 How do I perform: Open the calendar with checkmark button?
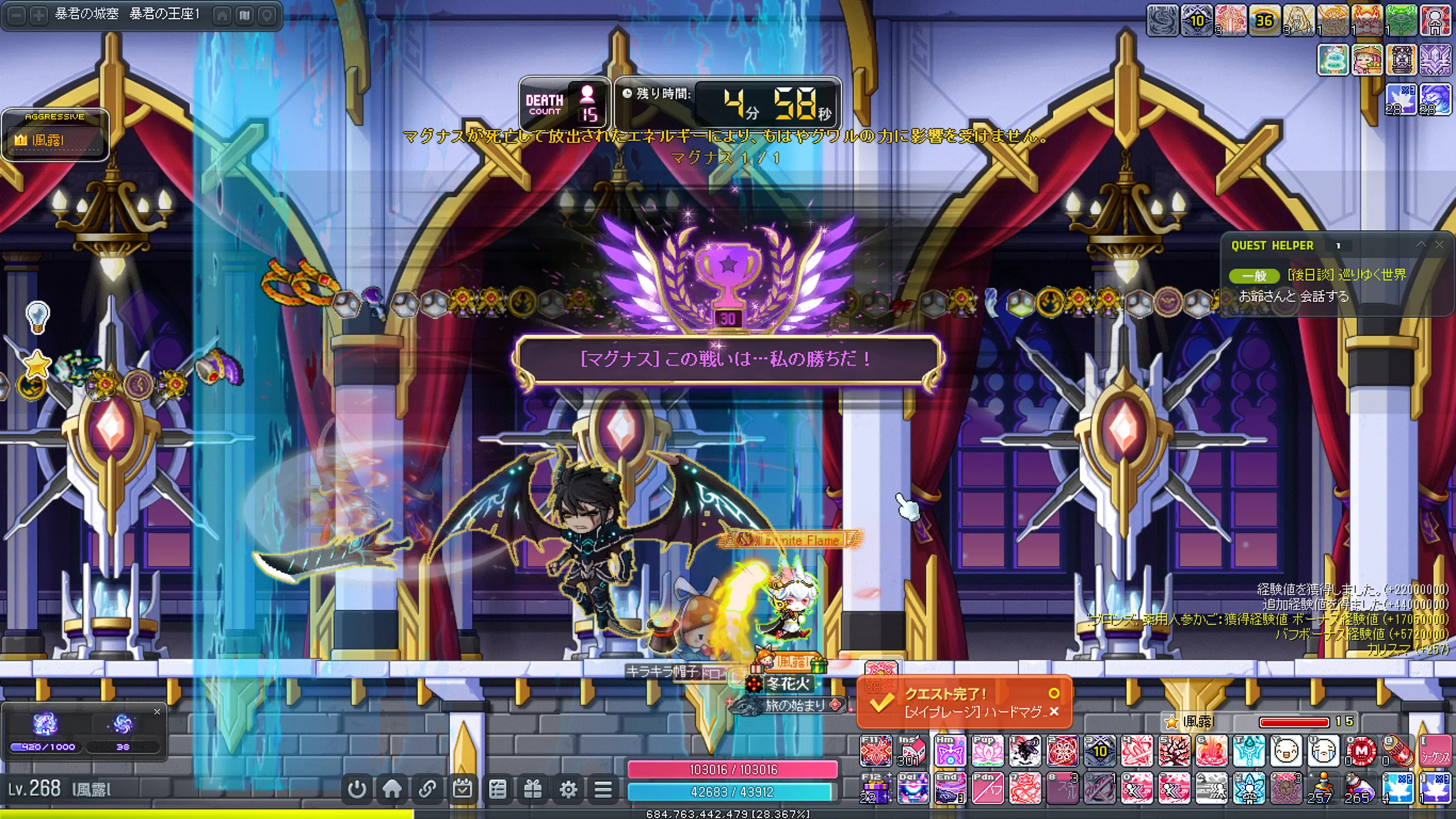pos(462,789)
